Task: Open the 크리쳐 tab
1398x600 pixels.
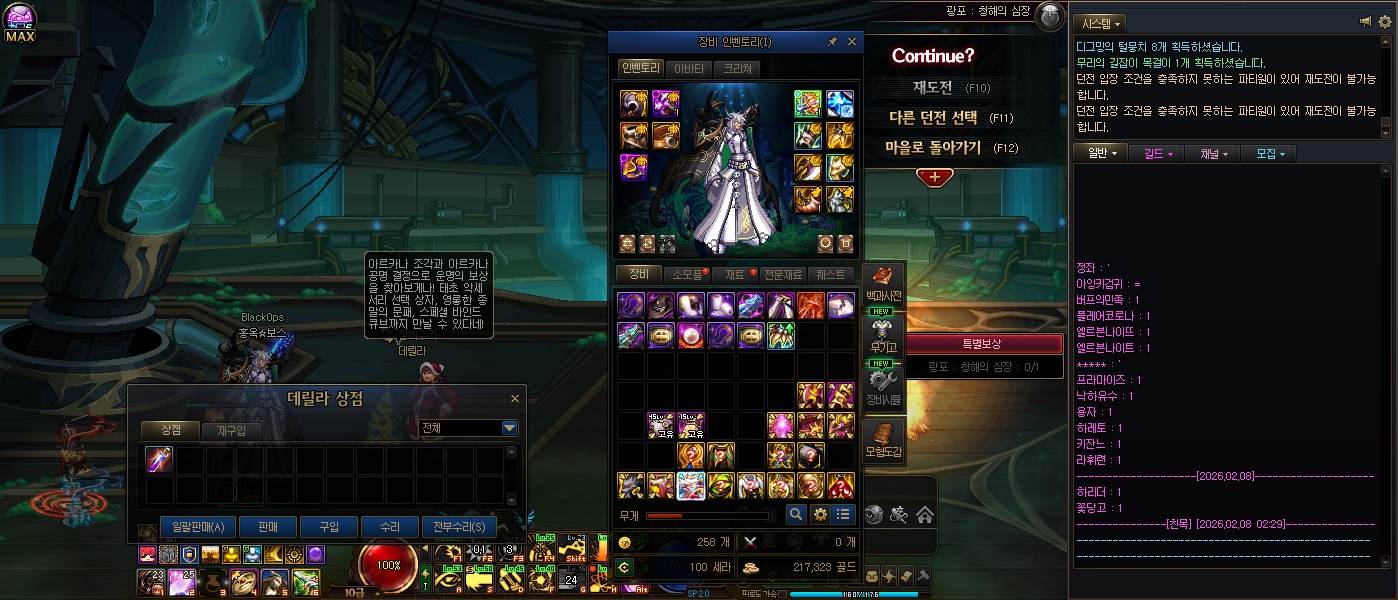Action: point(737,69)
